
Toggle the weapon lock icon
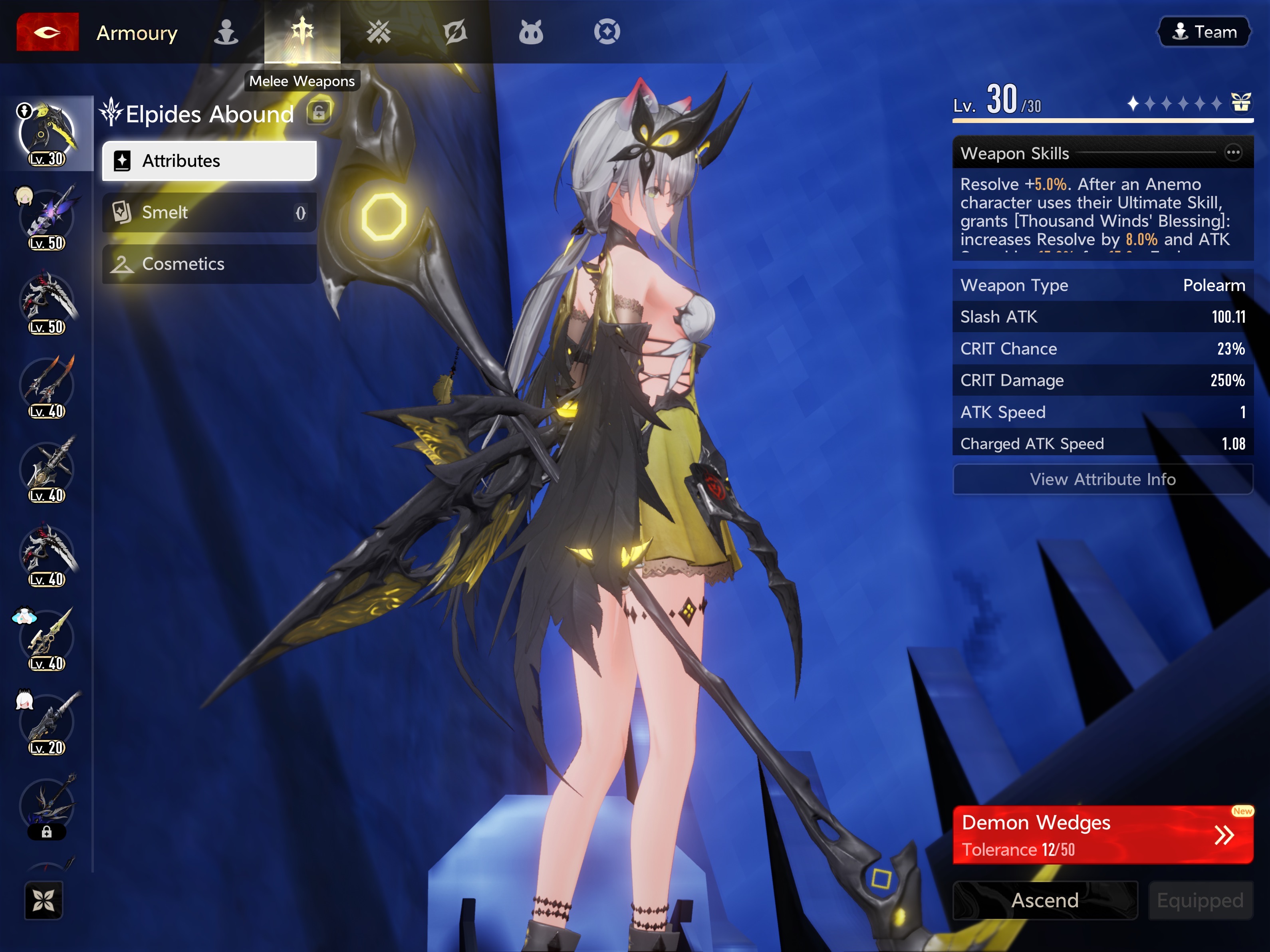pos(319,113)
